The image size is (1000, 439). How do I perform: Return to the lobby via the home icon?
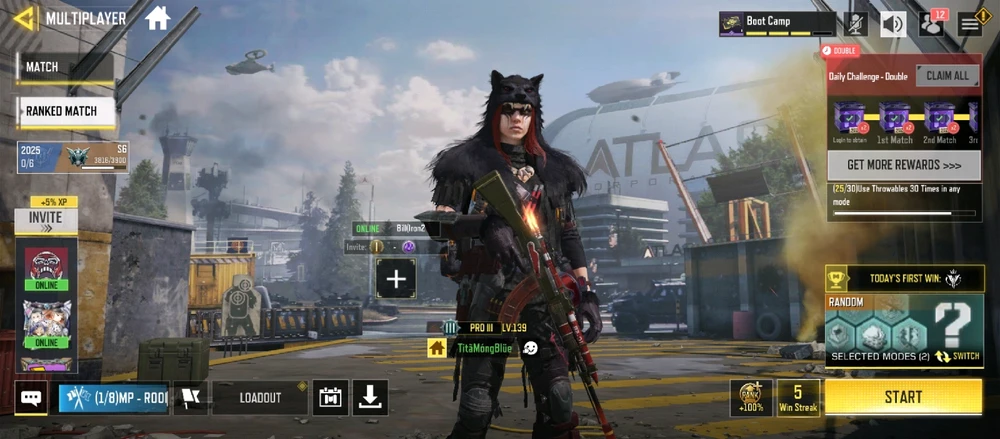(x=157, y=18)
